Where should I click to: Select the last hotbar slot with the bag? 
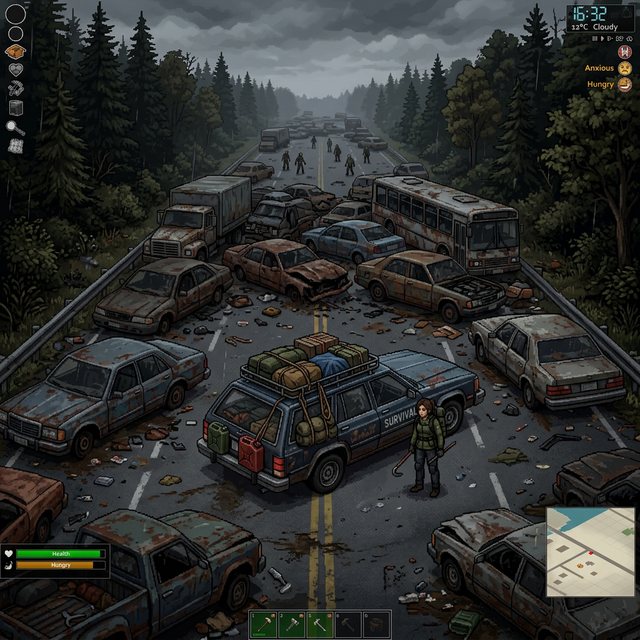click(x=375, y=624)
